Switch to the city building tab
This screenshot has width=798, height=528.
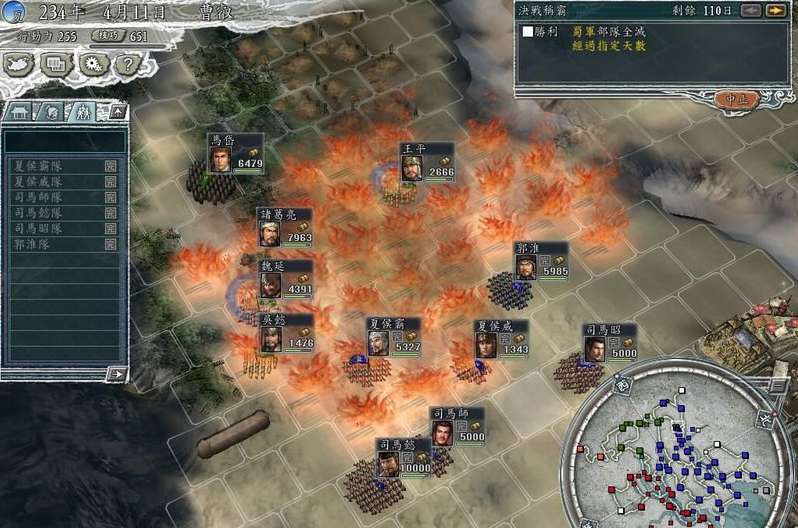pyautogui.click(x=20, y=112)
